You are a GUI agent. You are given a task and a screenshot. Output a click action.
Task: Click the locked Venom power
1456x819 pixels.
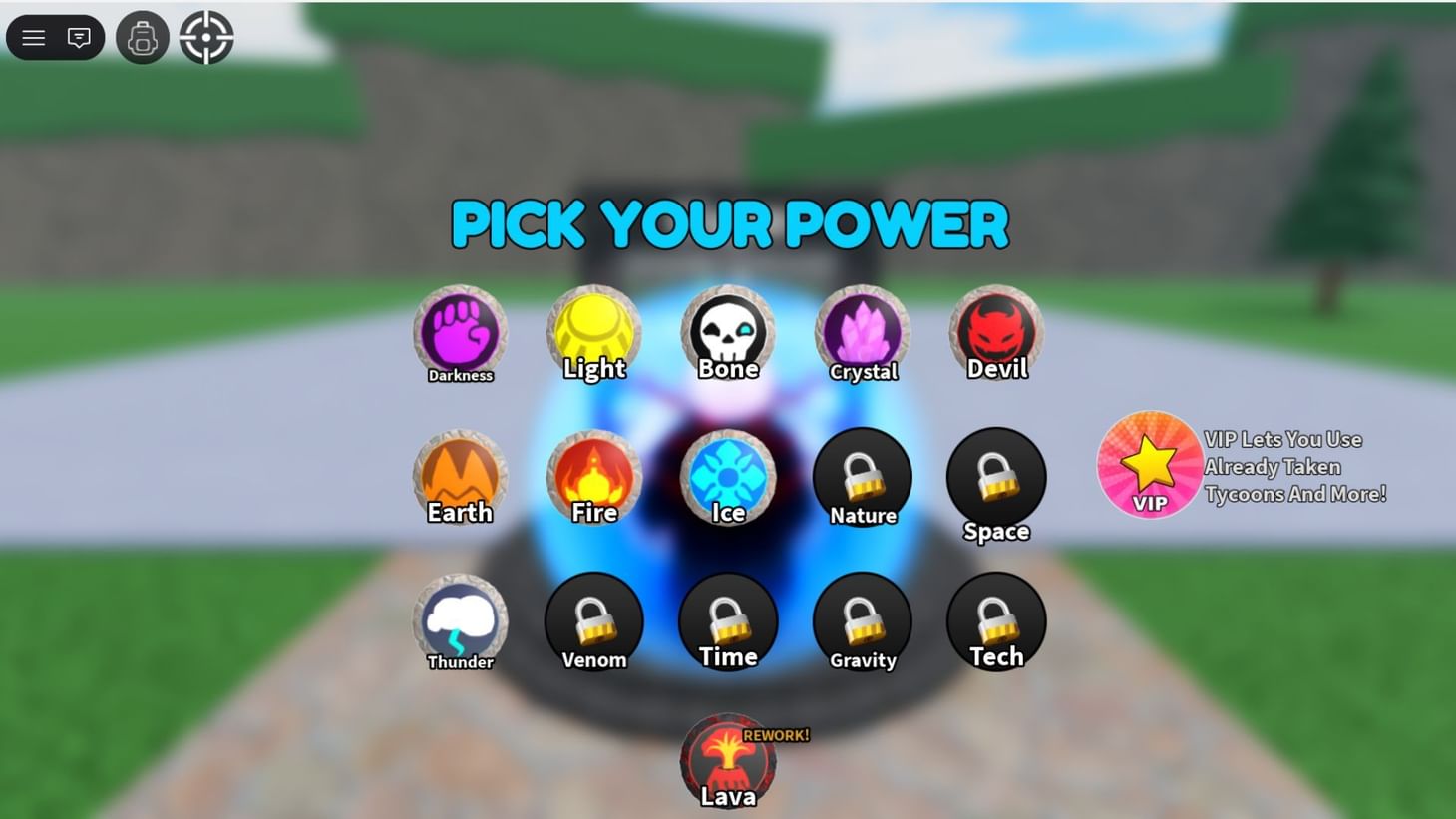[594, 618]
